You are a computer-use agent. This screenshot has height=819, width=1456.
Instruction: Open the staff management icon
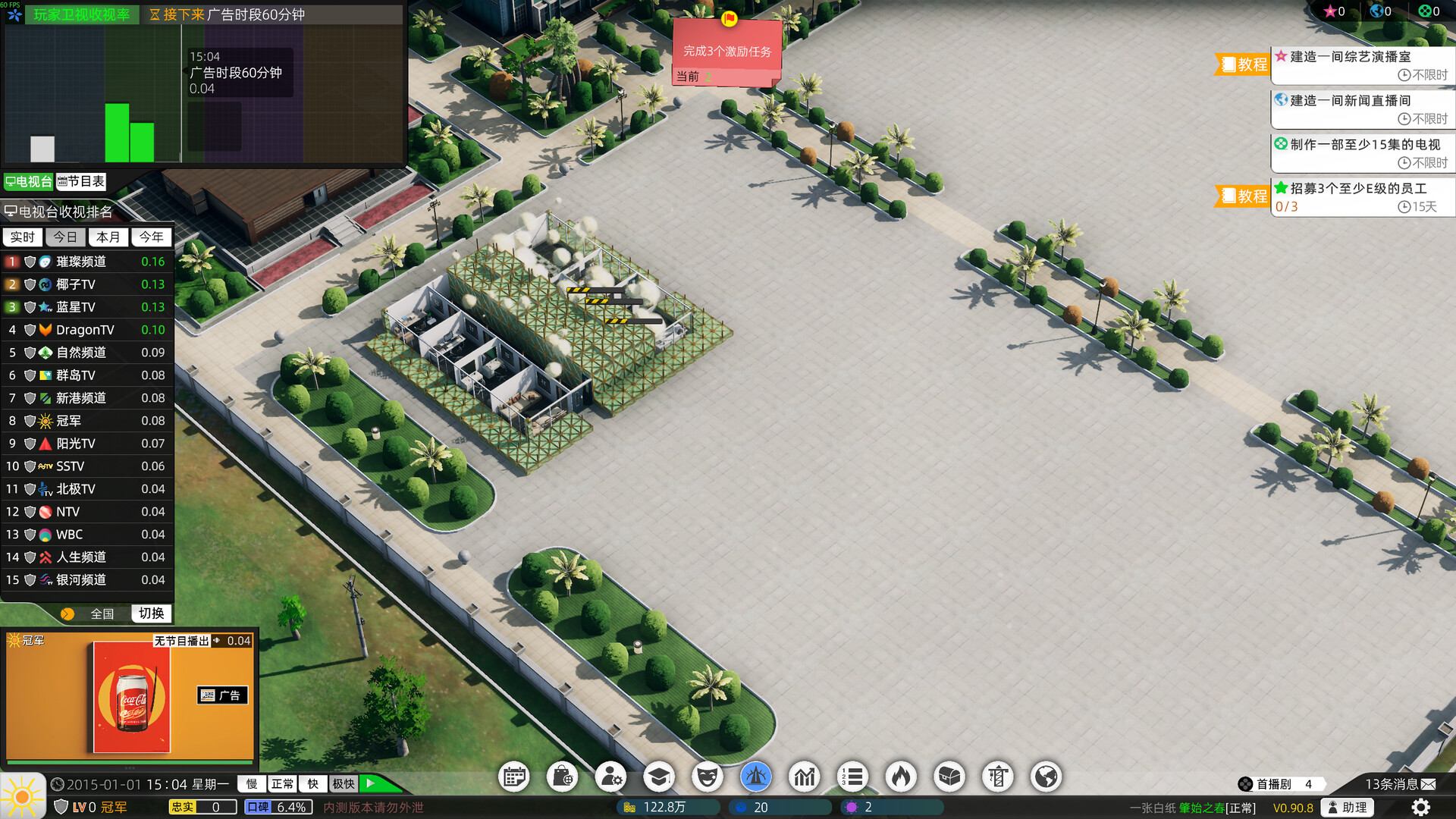click(610, 777)
